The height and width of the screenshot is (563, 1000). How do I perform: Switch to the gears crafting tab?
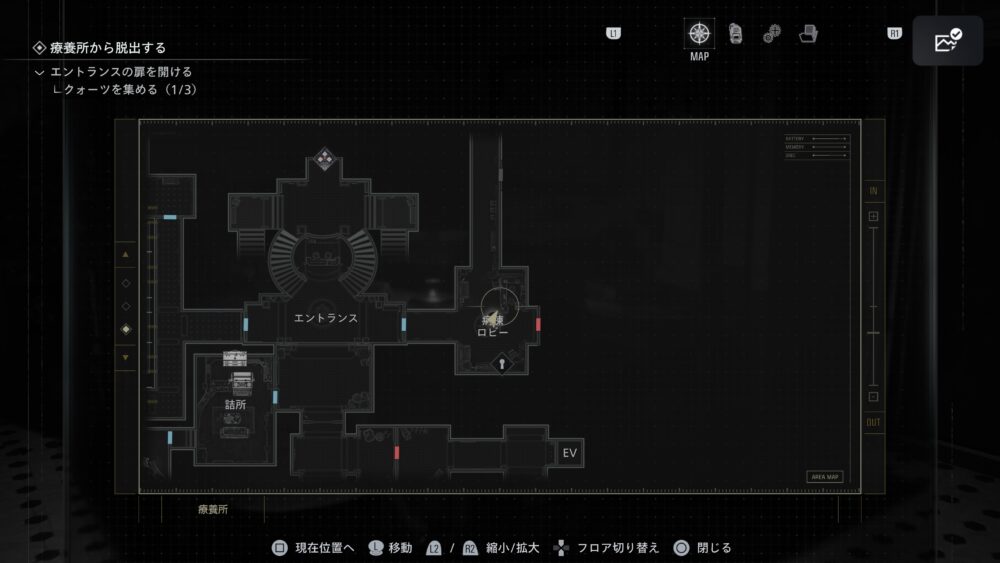771,34
